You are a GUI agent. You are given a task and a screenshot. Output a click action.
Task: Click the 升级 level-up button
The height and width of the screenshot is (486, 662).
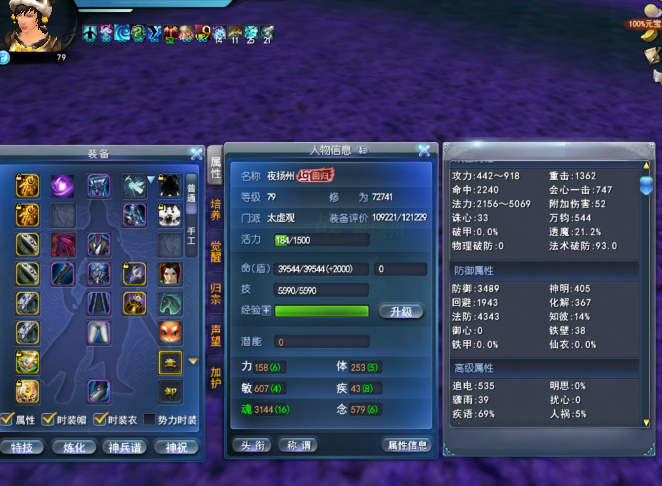[x=400, y=311]
